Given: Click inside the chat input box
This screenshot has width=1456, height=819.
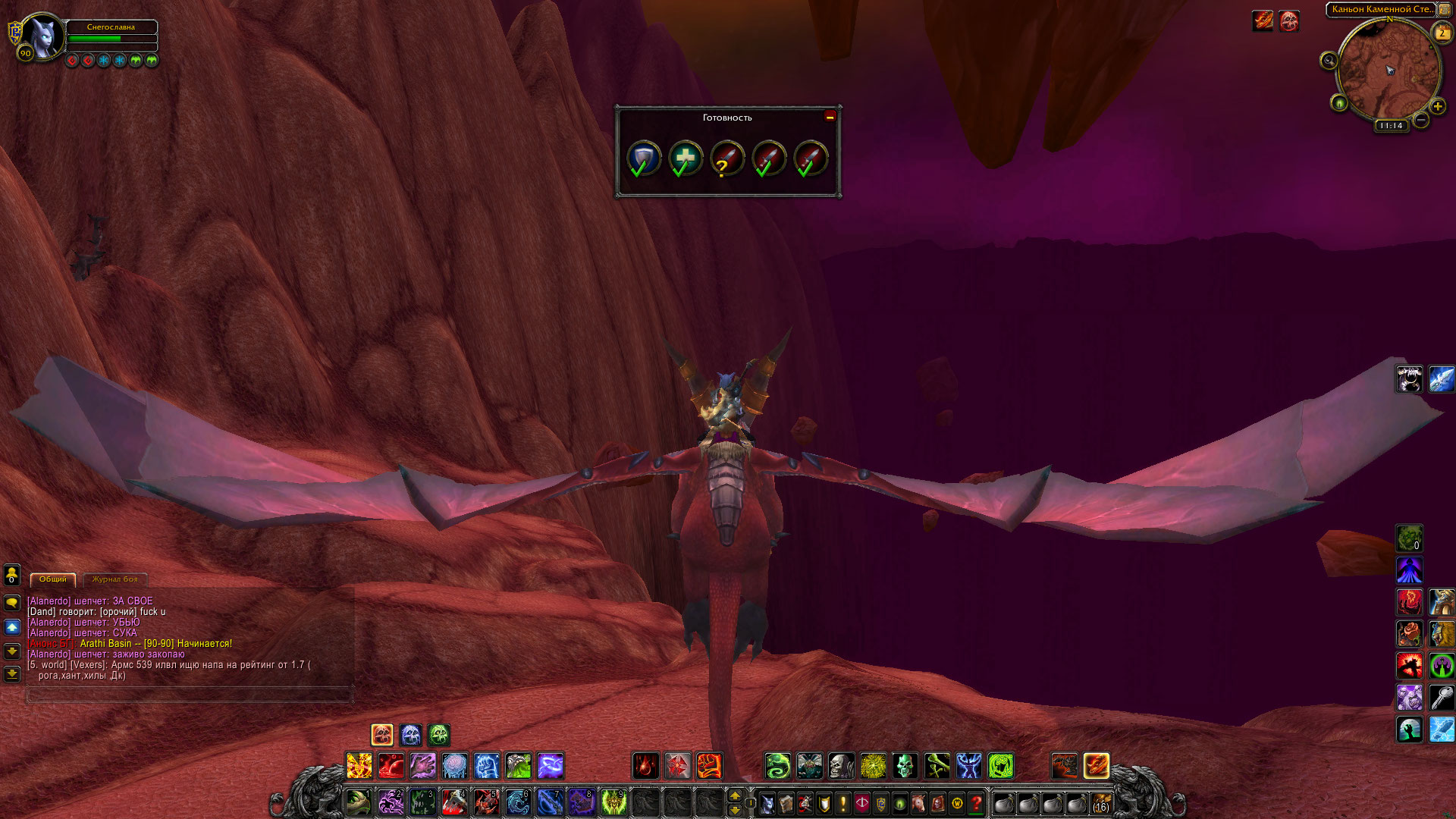Looking at the screenshot, I should (x=190, y=694).
